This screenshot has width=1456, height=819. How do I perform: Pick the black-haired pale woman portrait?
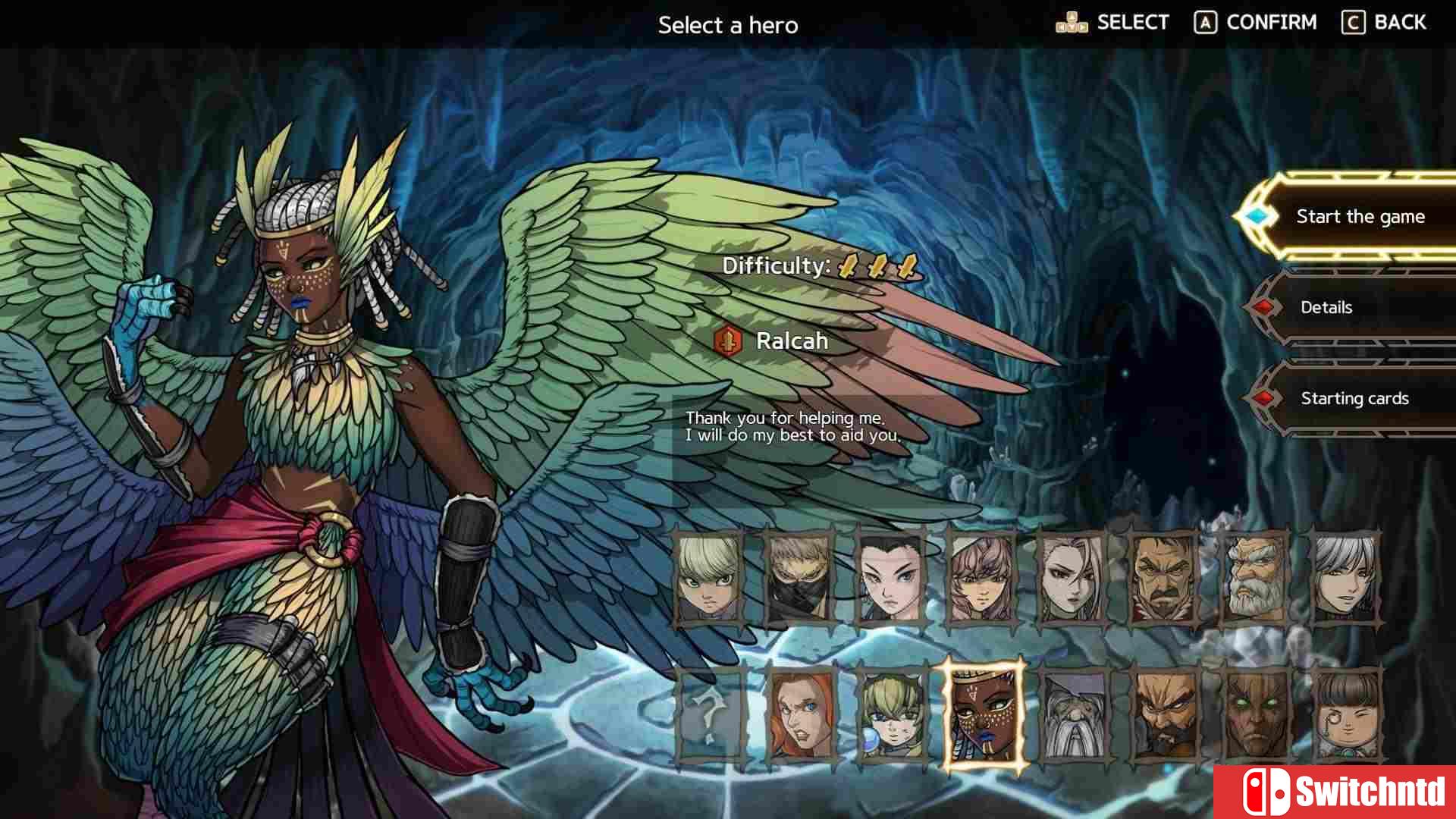[x=890, y=579]
